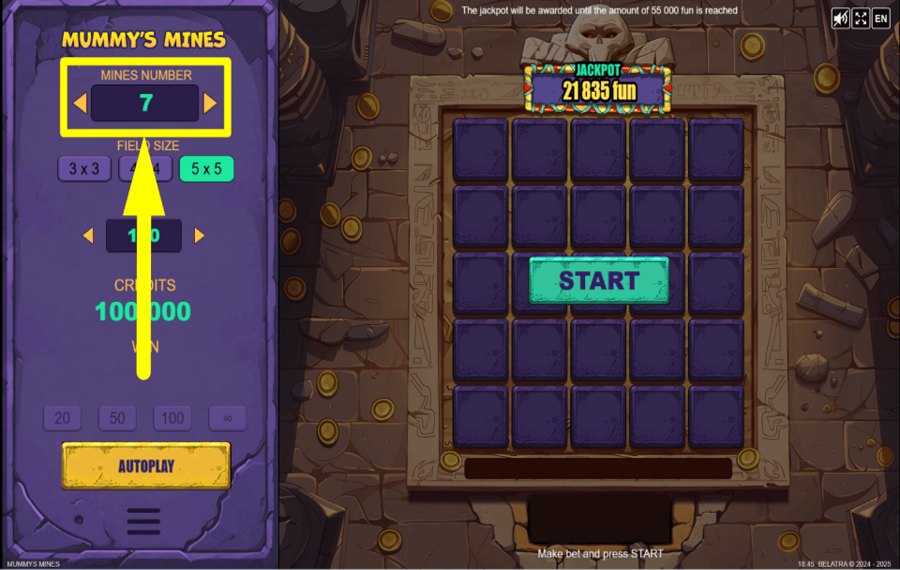Screen dimensions: 900x570
Task: Activate the yellow AUTOPLAY button
Action: click(146, 466)
